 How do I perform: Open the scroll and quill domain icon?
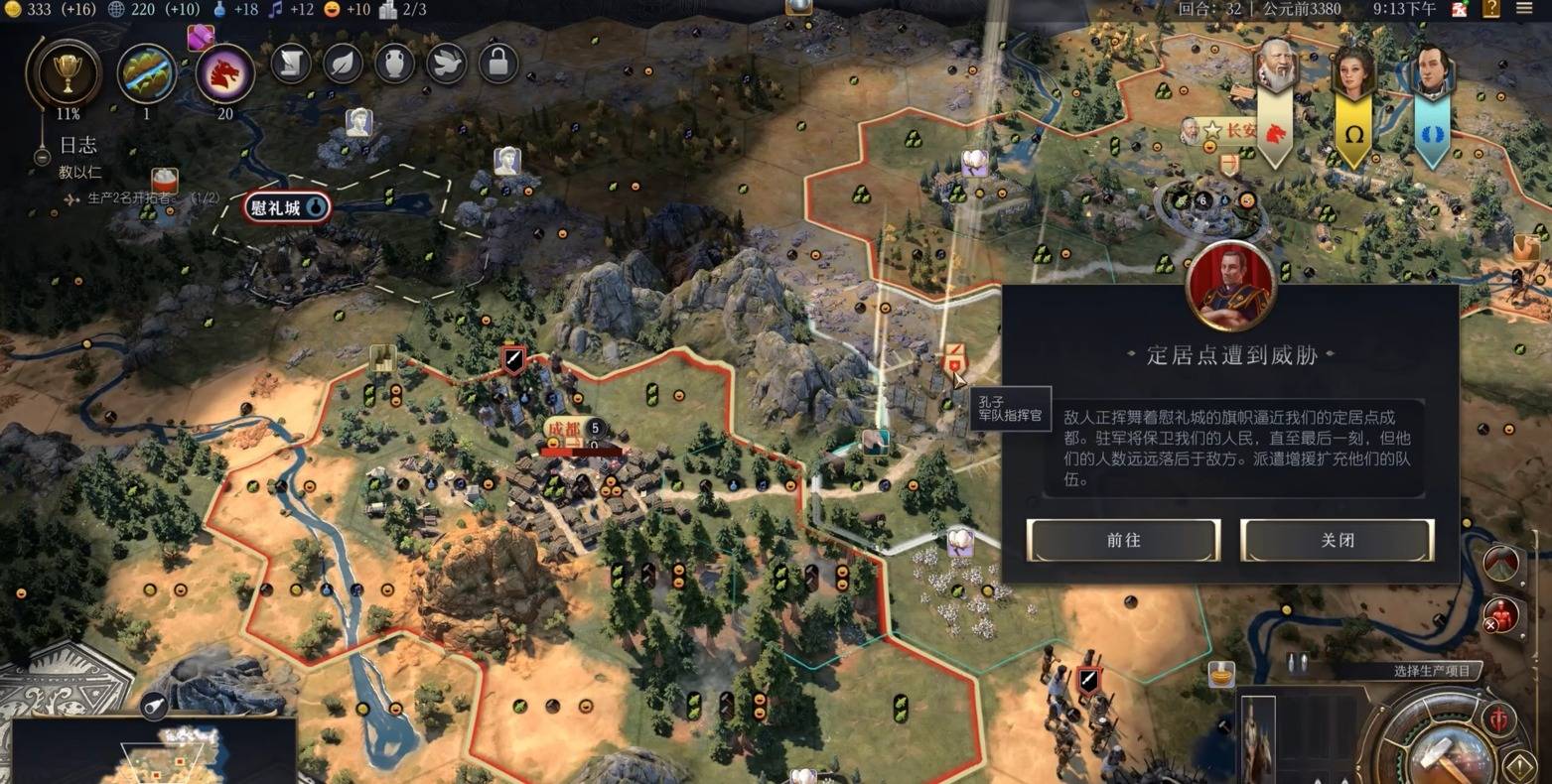pos(291,64)
